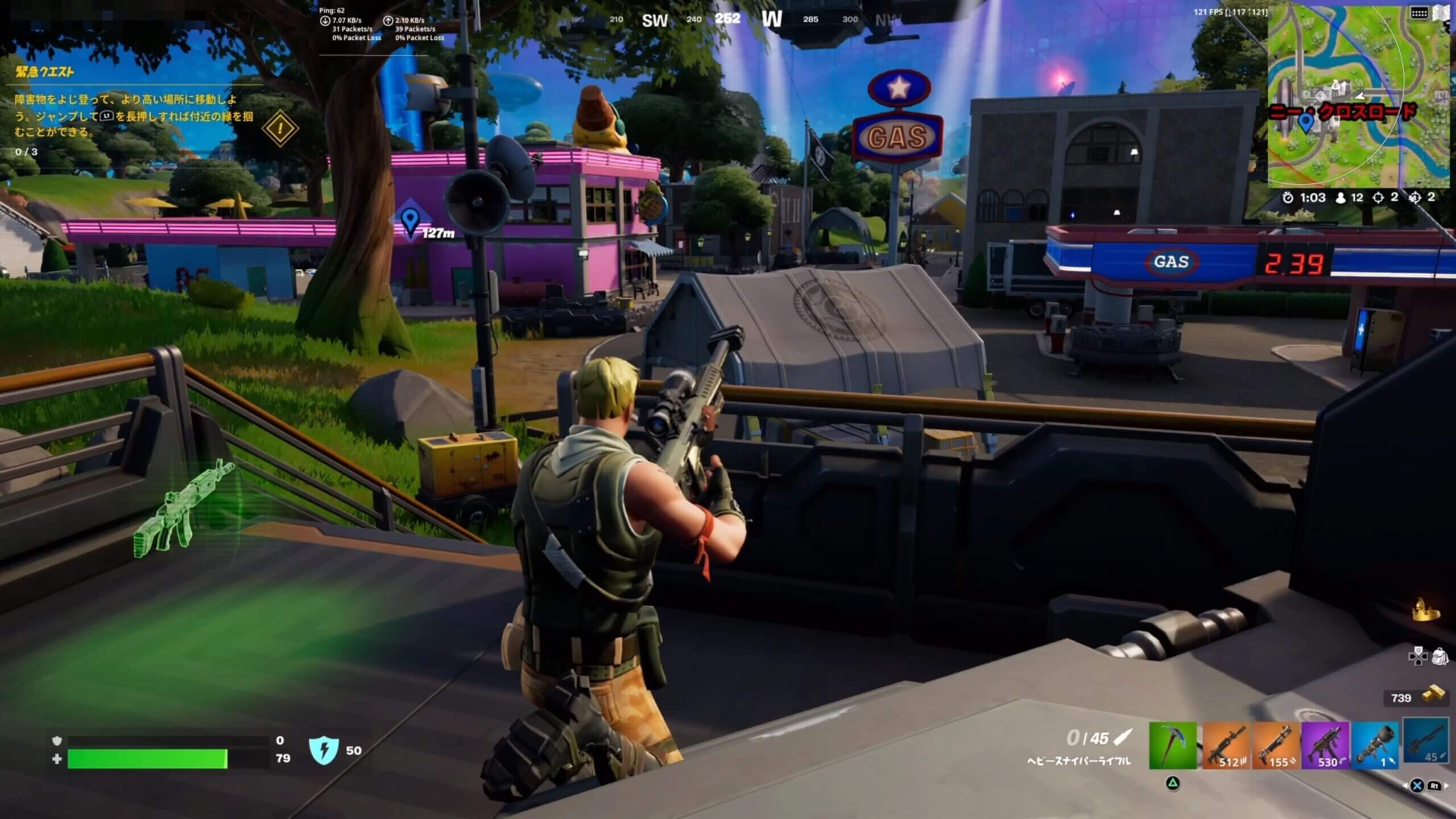
Task: Open the urgent quest tracker panel
Action: click(x=45, y=72)
